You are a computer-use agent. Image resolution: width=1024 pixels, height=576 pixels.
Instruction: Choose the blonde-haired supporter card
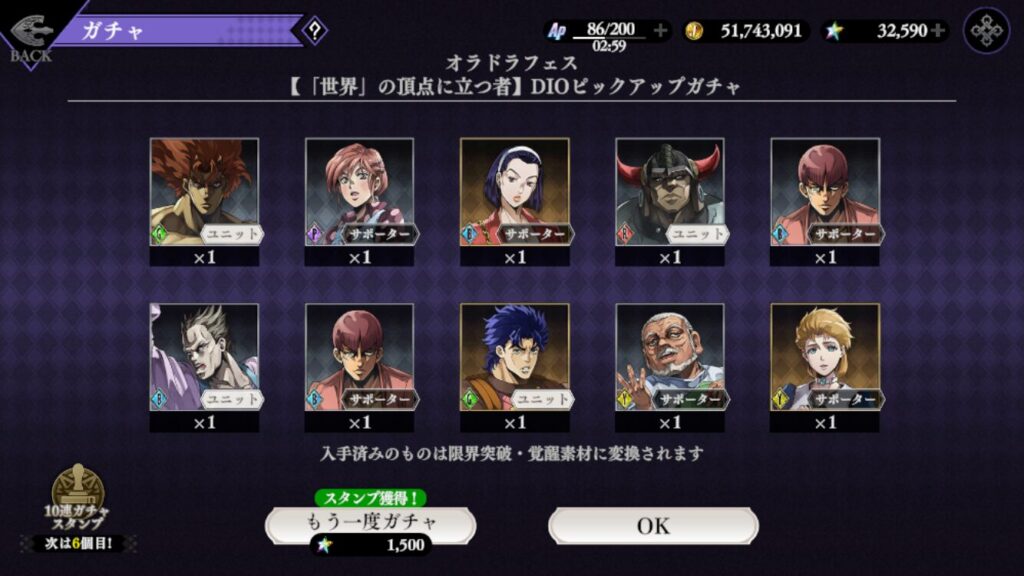coord(824,357)
